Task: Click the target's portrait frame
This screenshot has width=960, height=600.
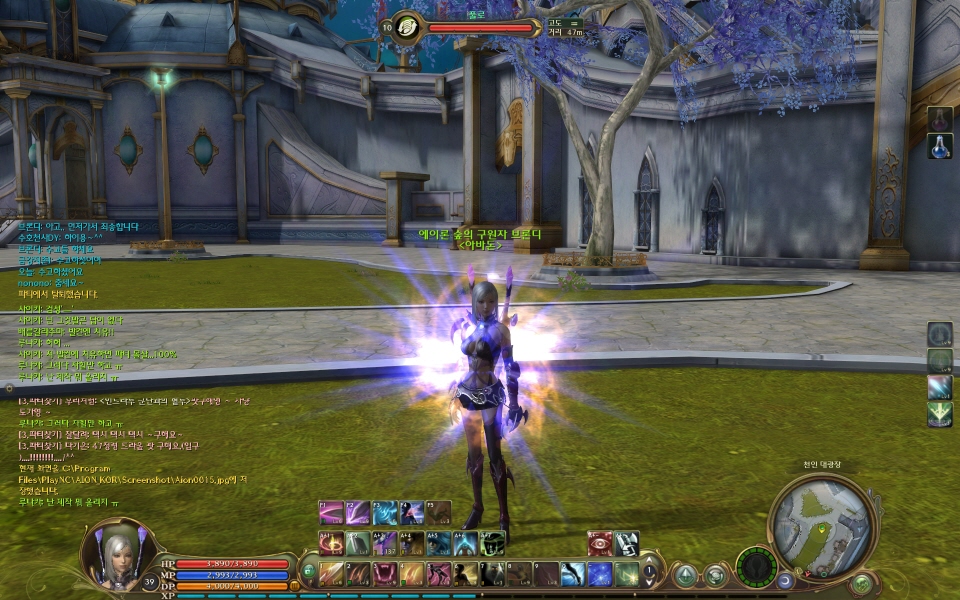Action: pos(408,27)
